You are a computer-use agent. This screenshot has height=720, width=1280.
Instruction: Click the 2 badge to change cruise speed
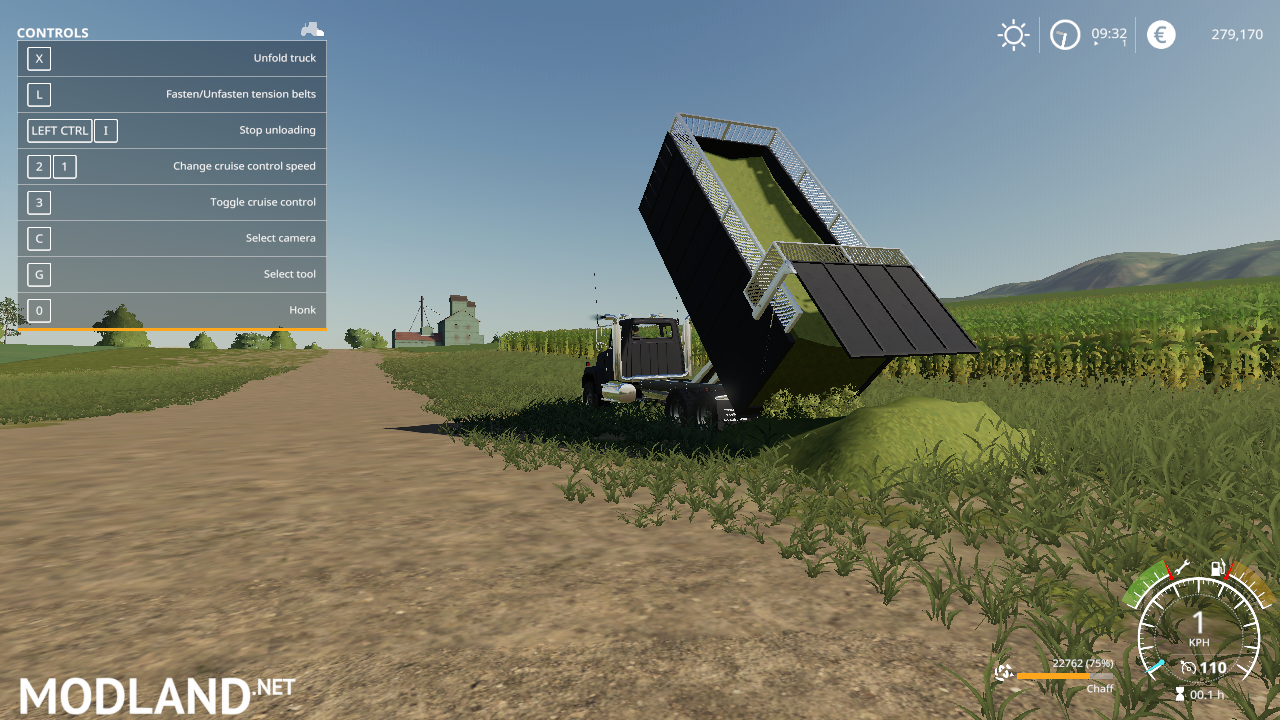(x=39, y=166)
